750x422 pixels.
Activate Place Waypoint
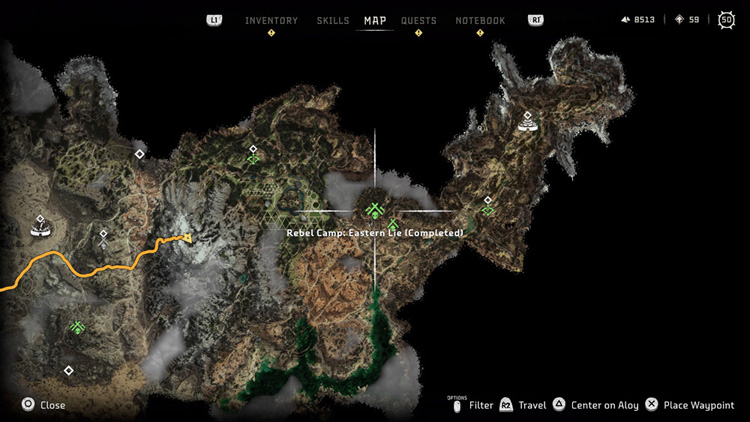(x=690, y=405)
